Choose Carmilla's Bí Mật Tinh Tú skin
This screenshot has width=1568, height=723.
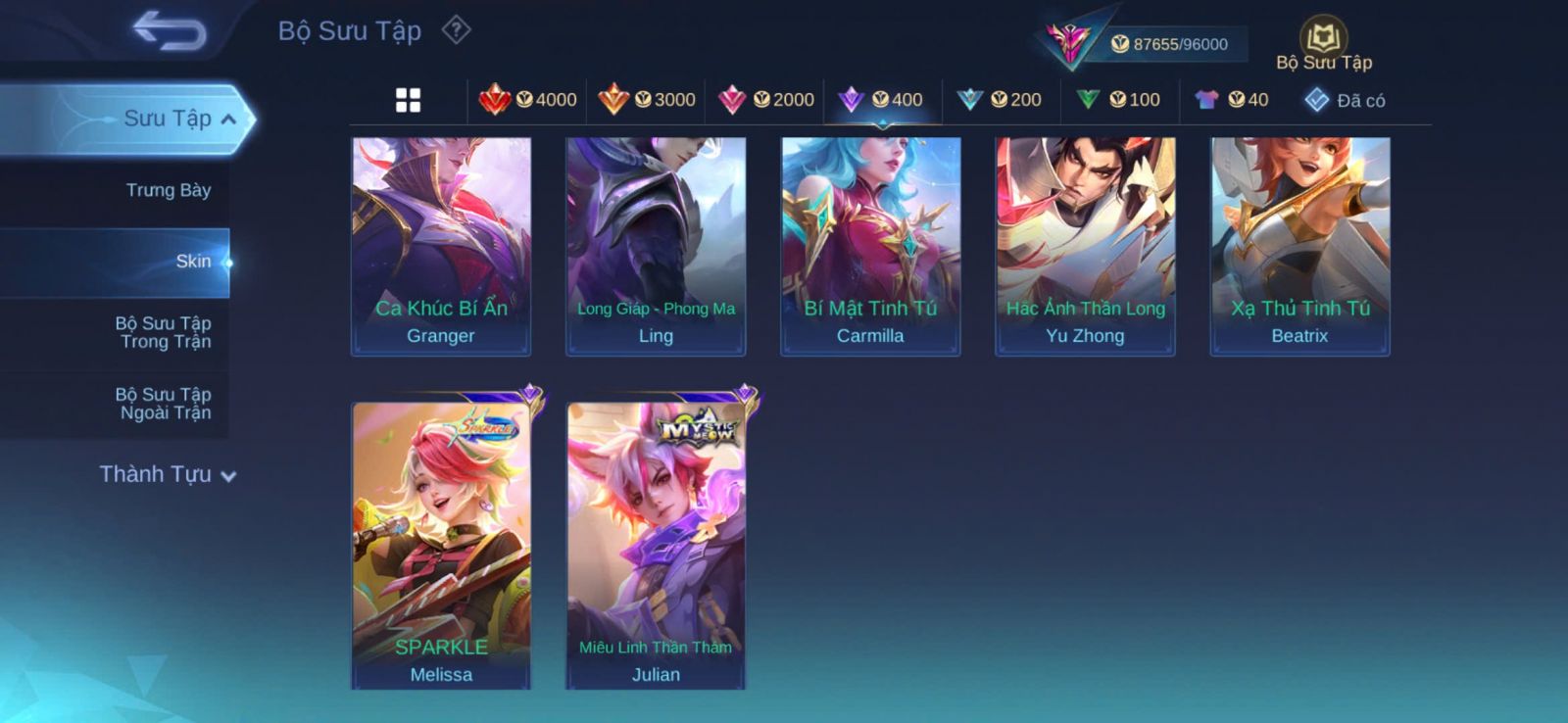tap(870, 246)
